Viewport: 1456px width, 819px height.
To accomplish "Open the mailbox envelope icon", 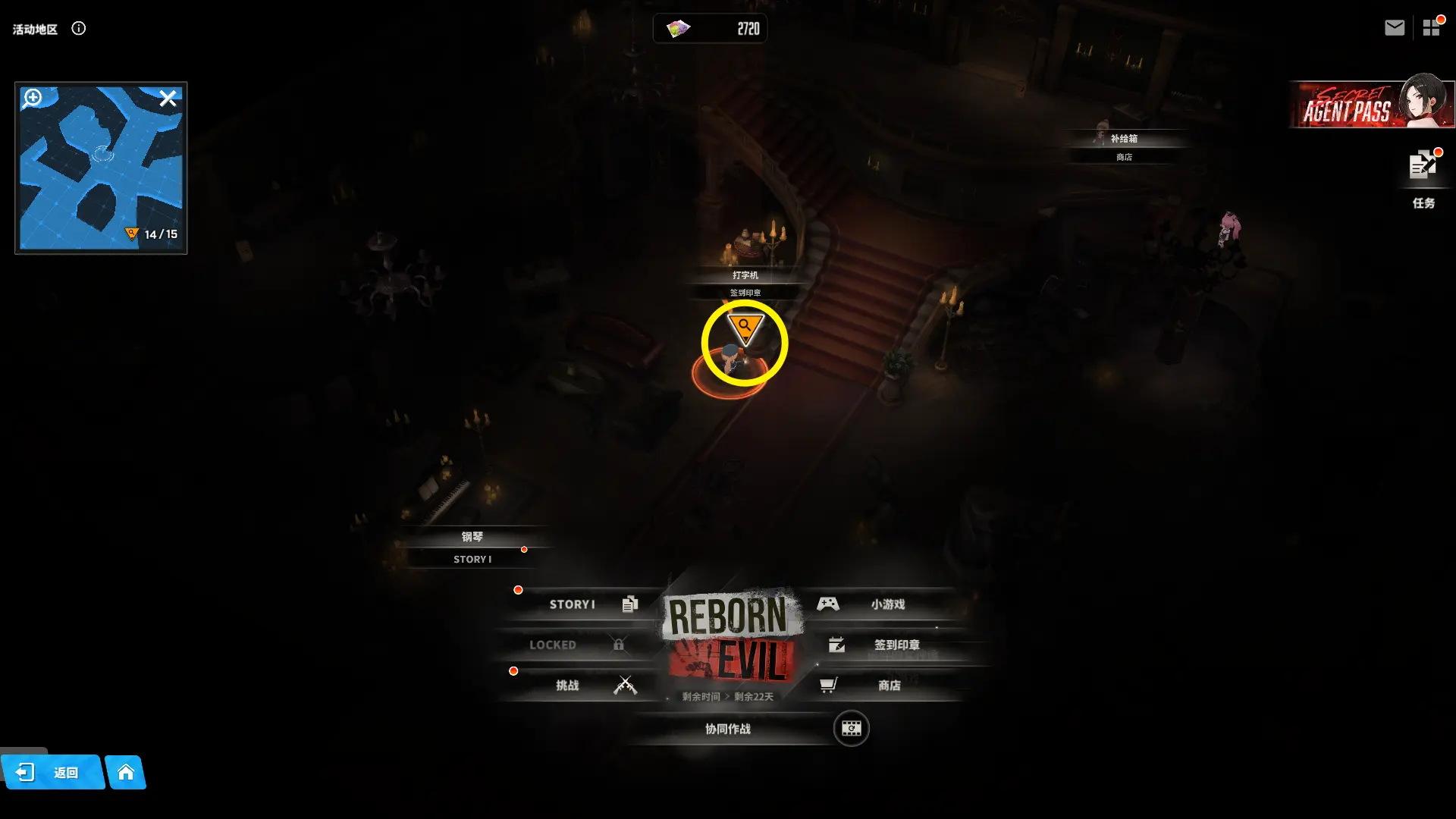I will point(1394,28).
